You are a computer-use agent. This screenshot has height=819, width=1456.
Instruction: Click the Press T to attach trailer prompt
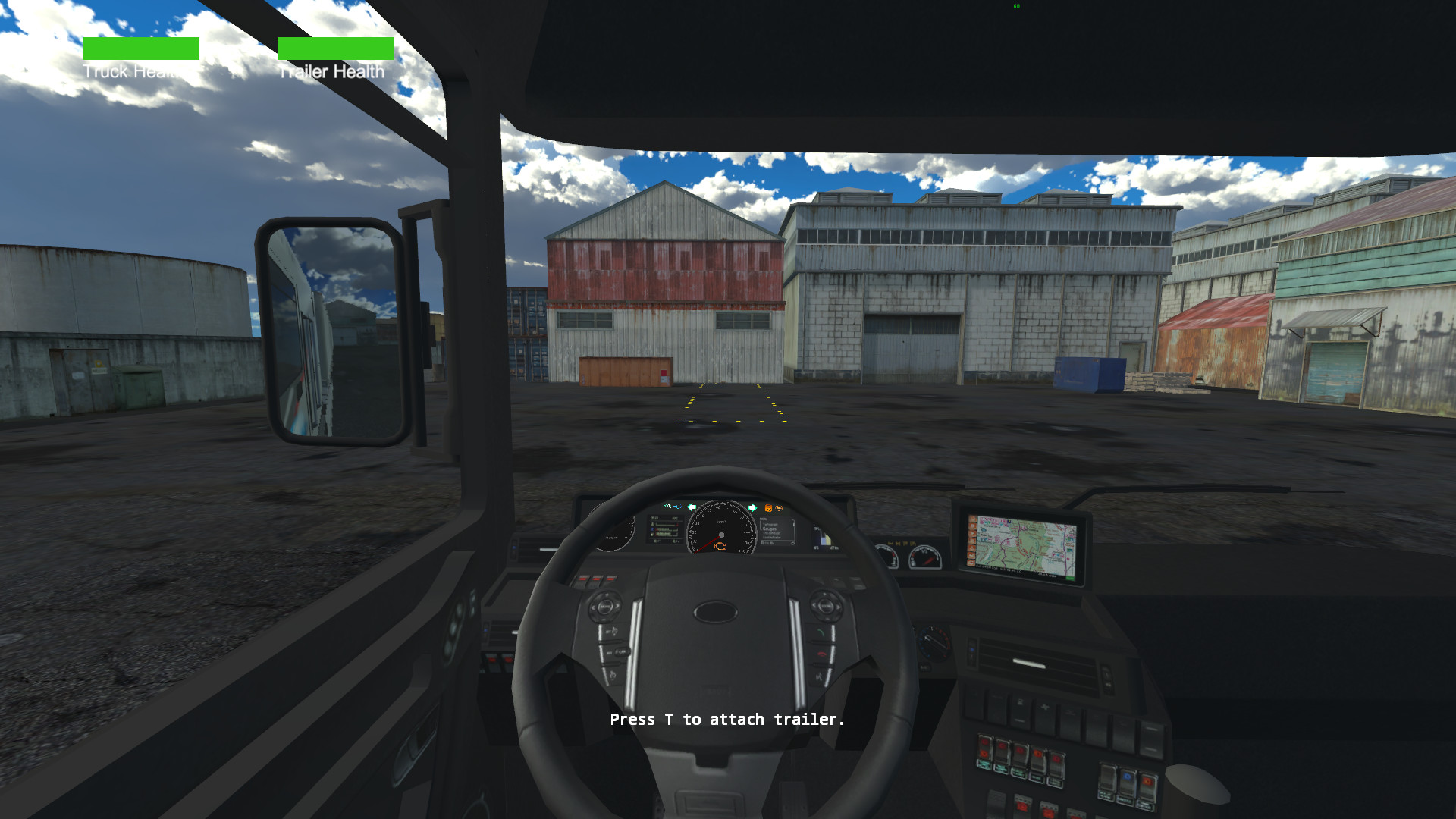point(726,719)
